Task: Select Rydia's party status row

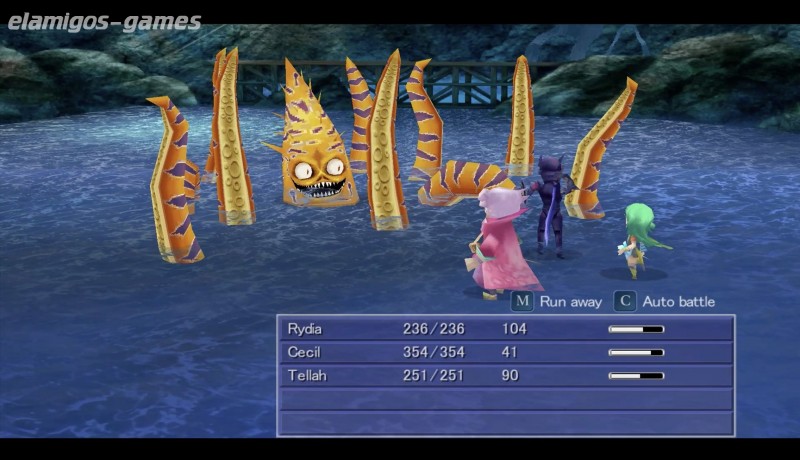Action: pos(505,329)
